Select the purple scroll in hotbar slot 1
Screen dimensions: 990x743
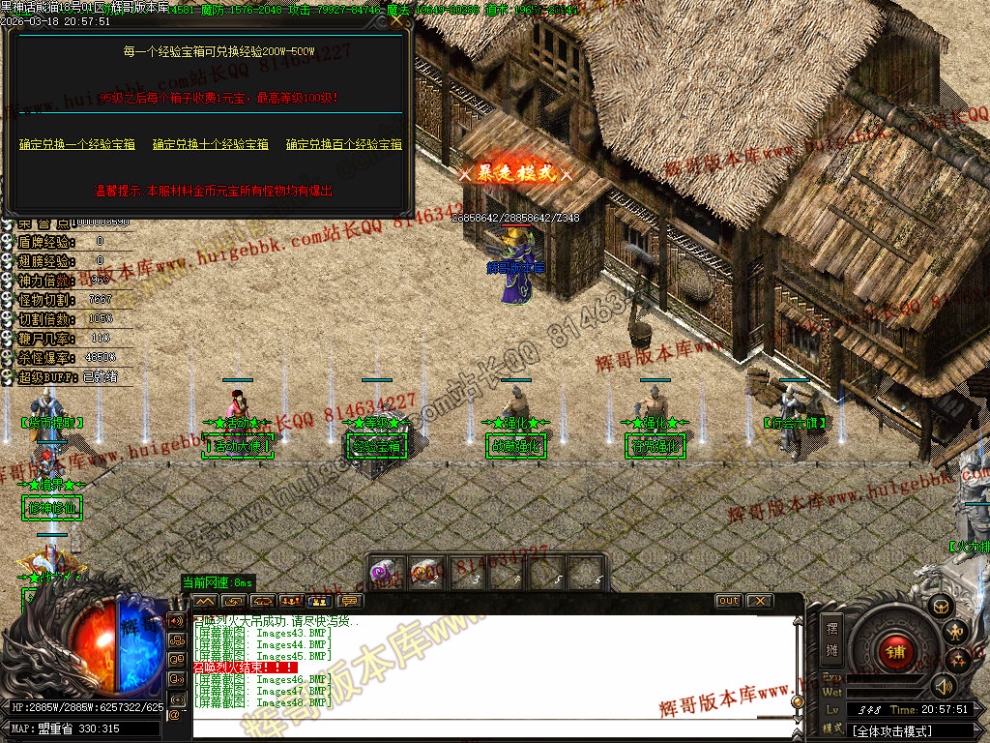[386, 573]
